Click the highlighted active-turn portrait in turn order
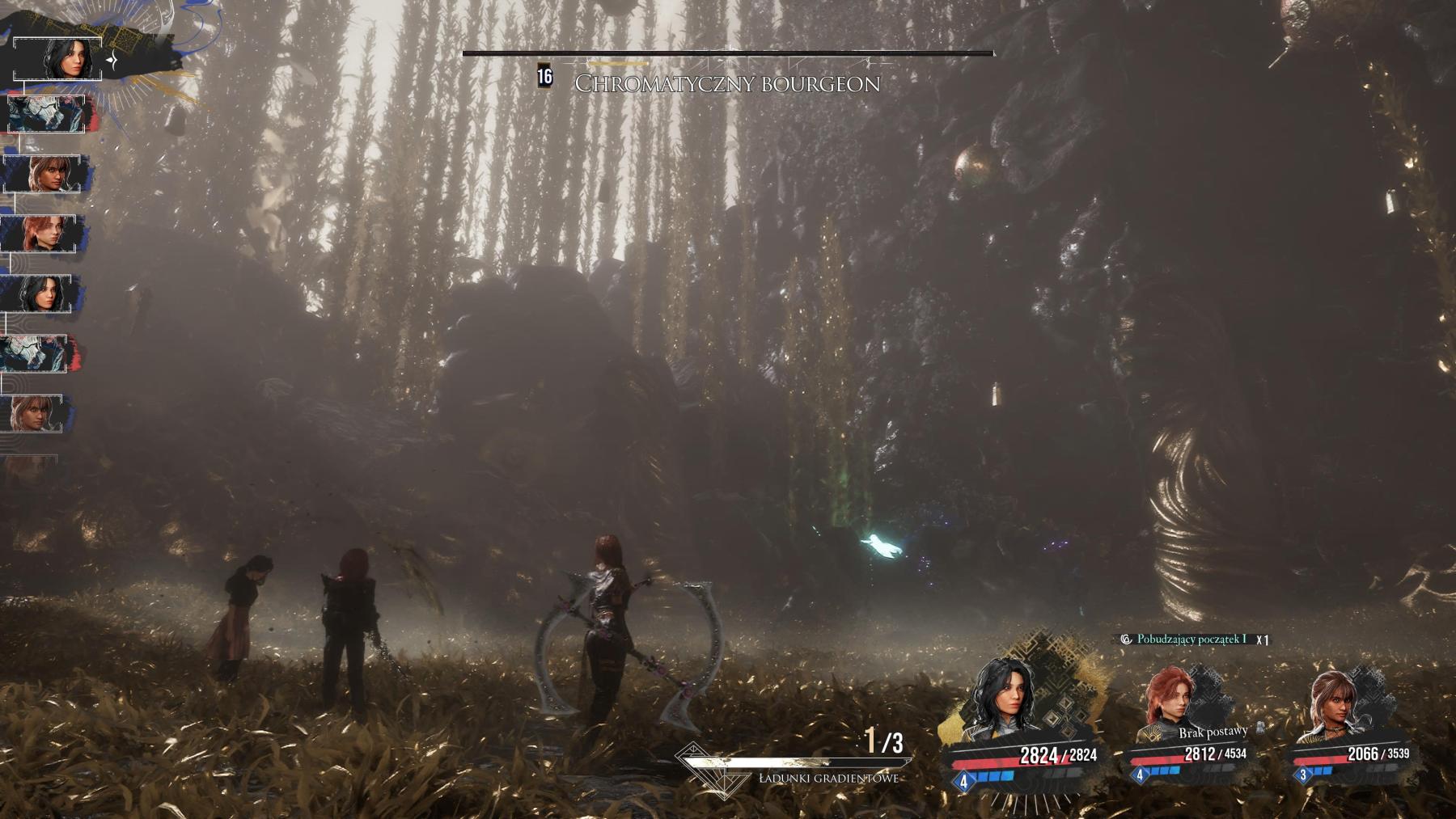 coord(58,59)
